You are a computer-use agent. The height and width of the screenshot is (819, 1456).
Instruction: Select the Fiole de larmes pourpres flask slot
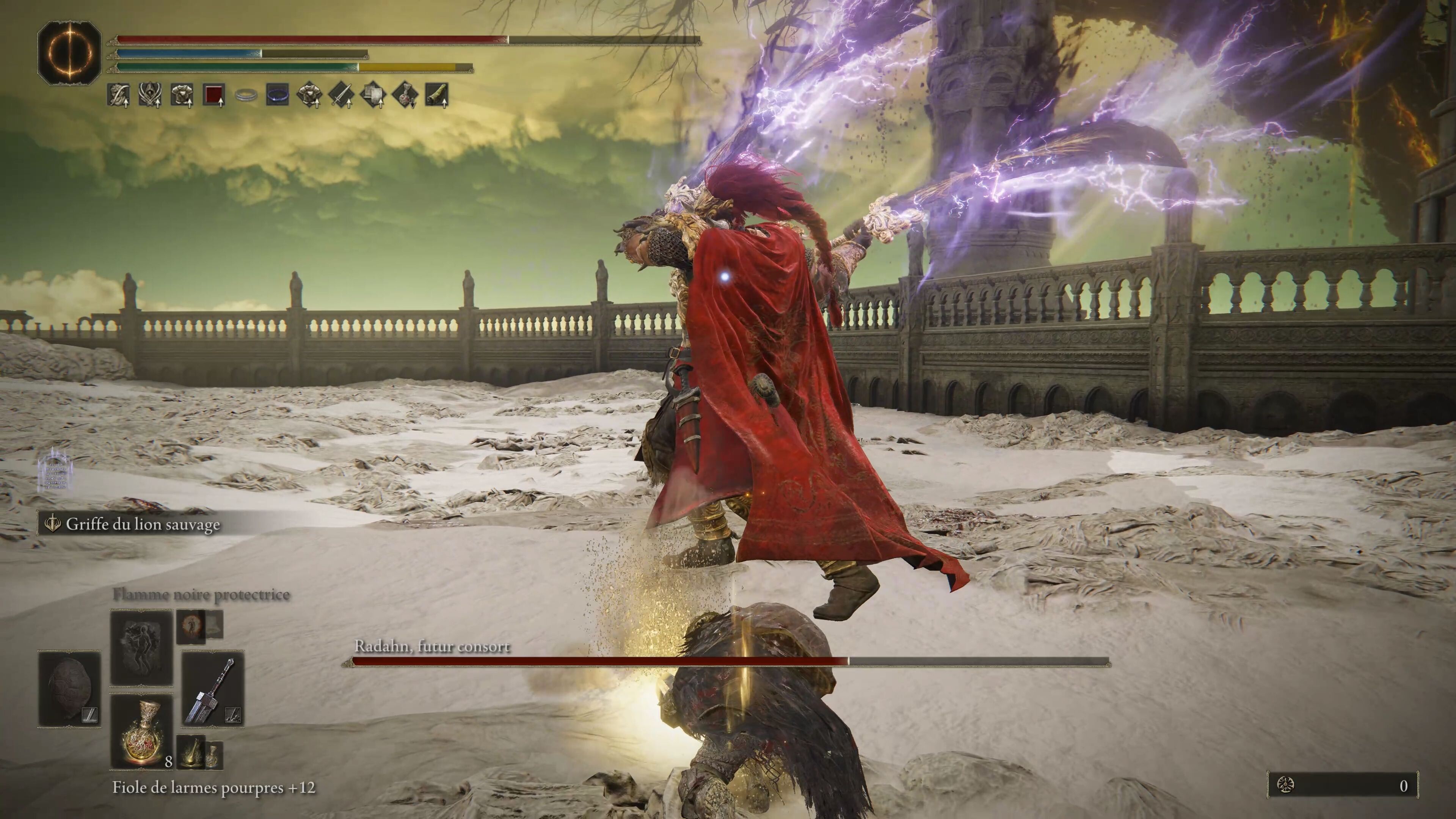141,731
